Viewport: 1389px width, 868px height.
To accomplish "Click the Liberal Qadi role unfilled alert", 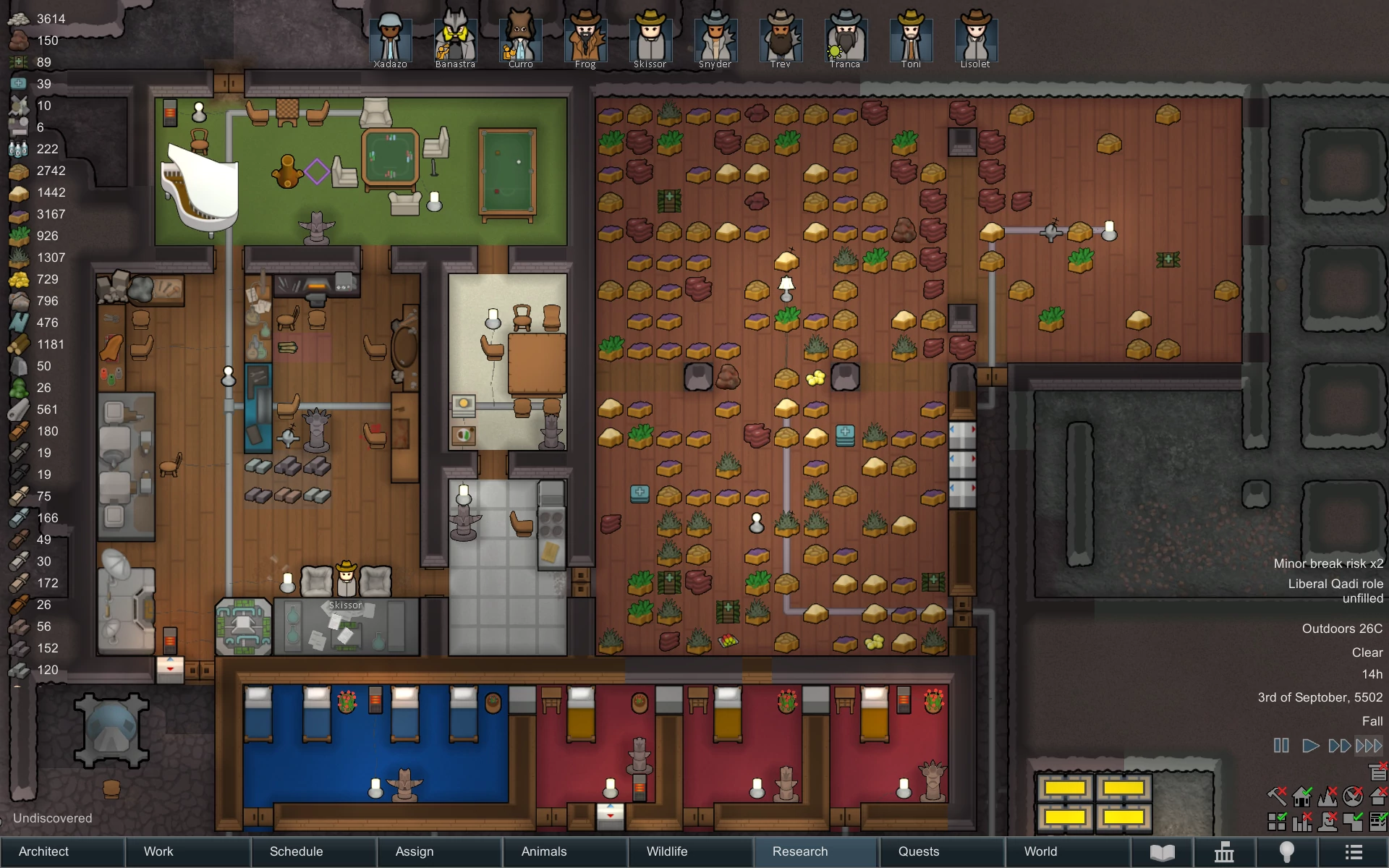I will pos(1335,590).
